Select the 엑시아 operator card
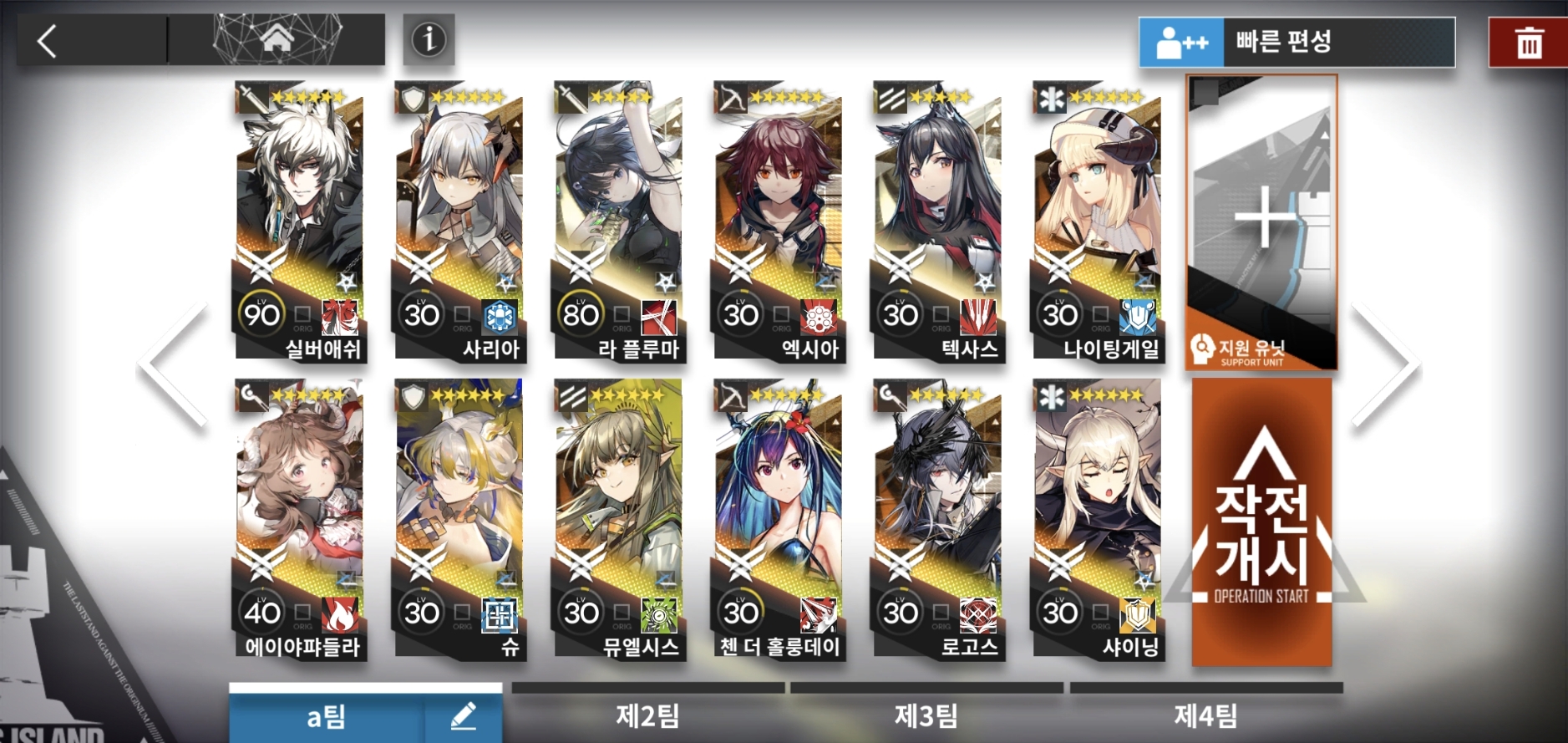The width and height of the screenshot is (1568, 743). [778, 221]
